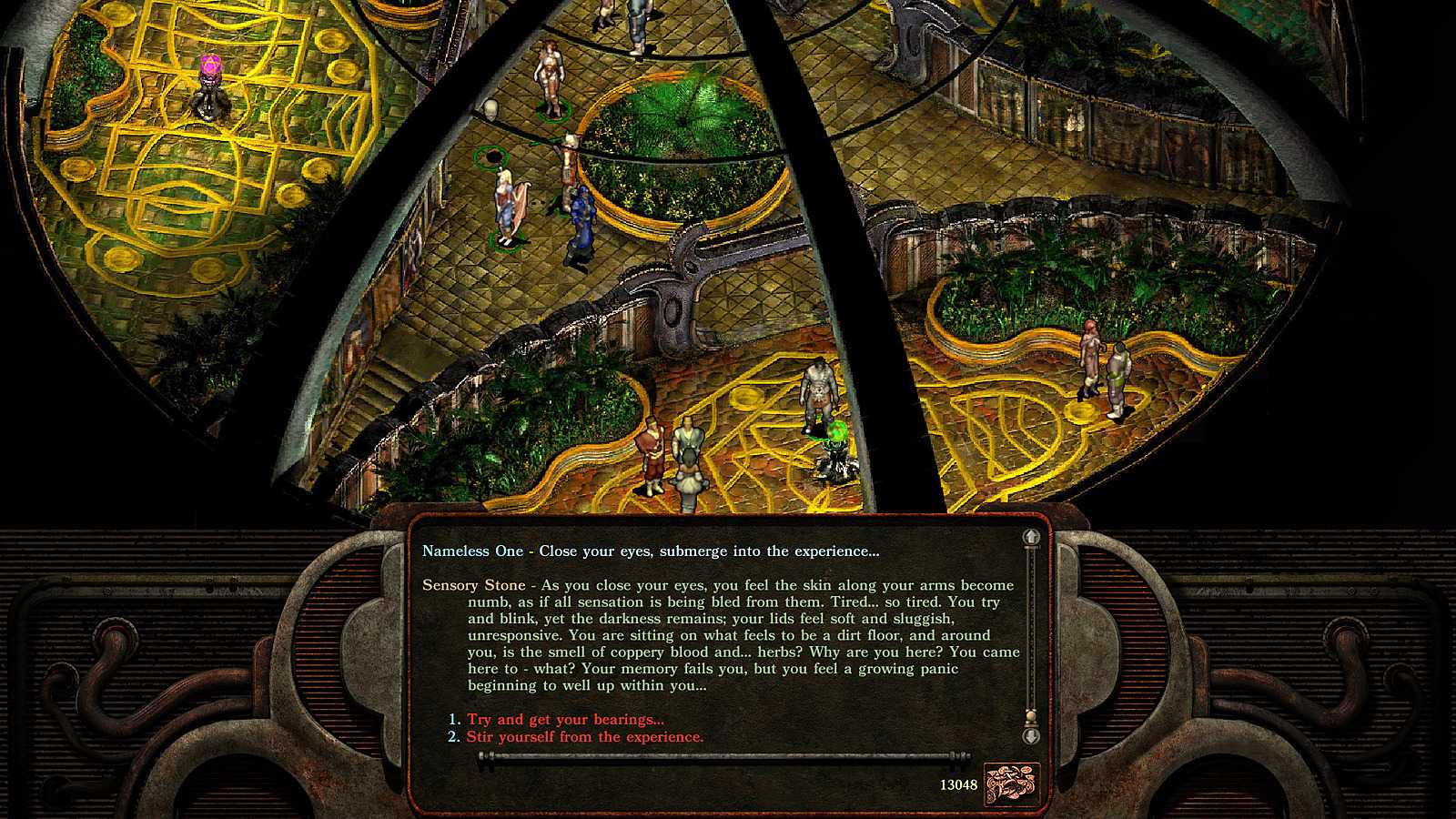Open the ornate journal icon beside 13048

point(1011,784)
